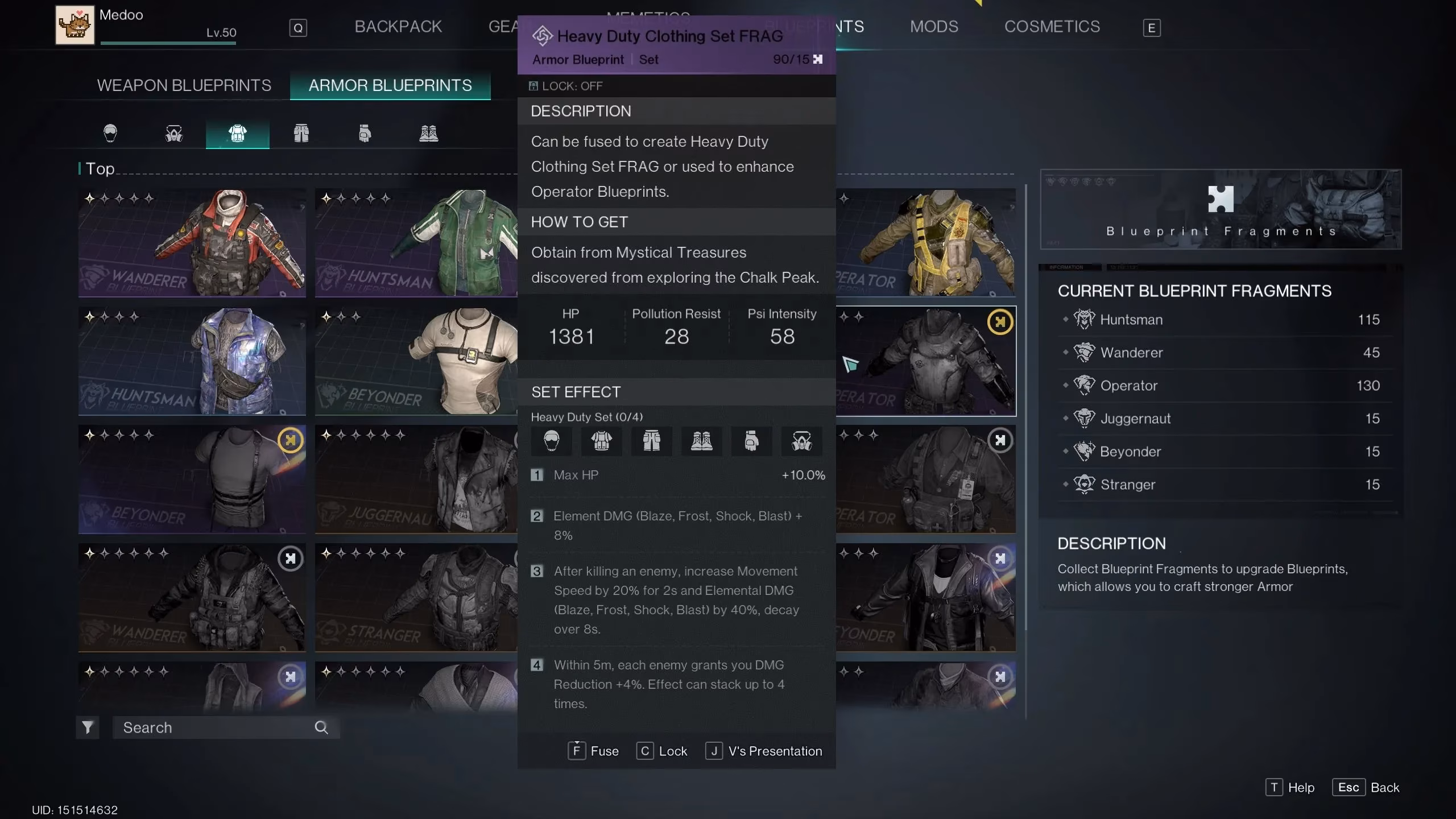This screenshot has height=819, width=1456.
Task: Select the gloves armor category icon
Action: (x=365, y=133)
